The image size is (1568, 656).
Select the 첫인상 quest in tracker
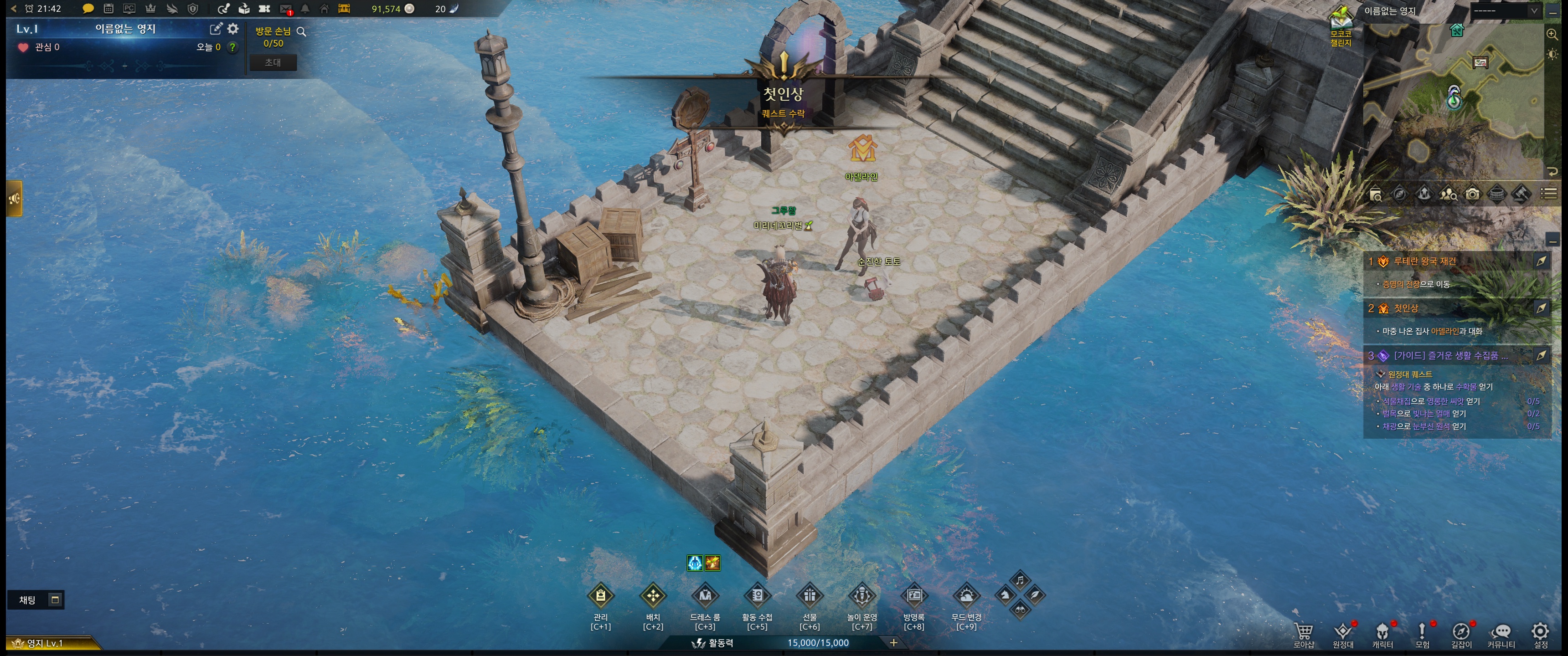[x=1405, y=308]
